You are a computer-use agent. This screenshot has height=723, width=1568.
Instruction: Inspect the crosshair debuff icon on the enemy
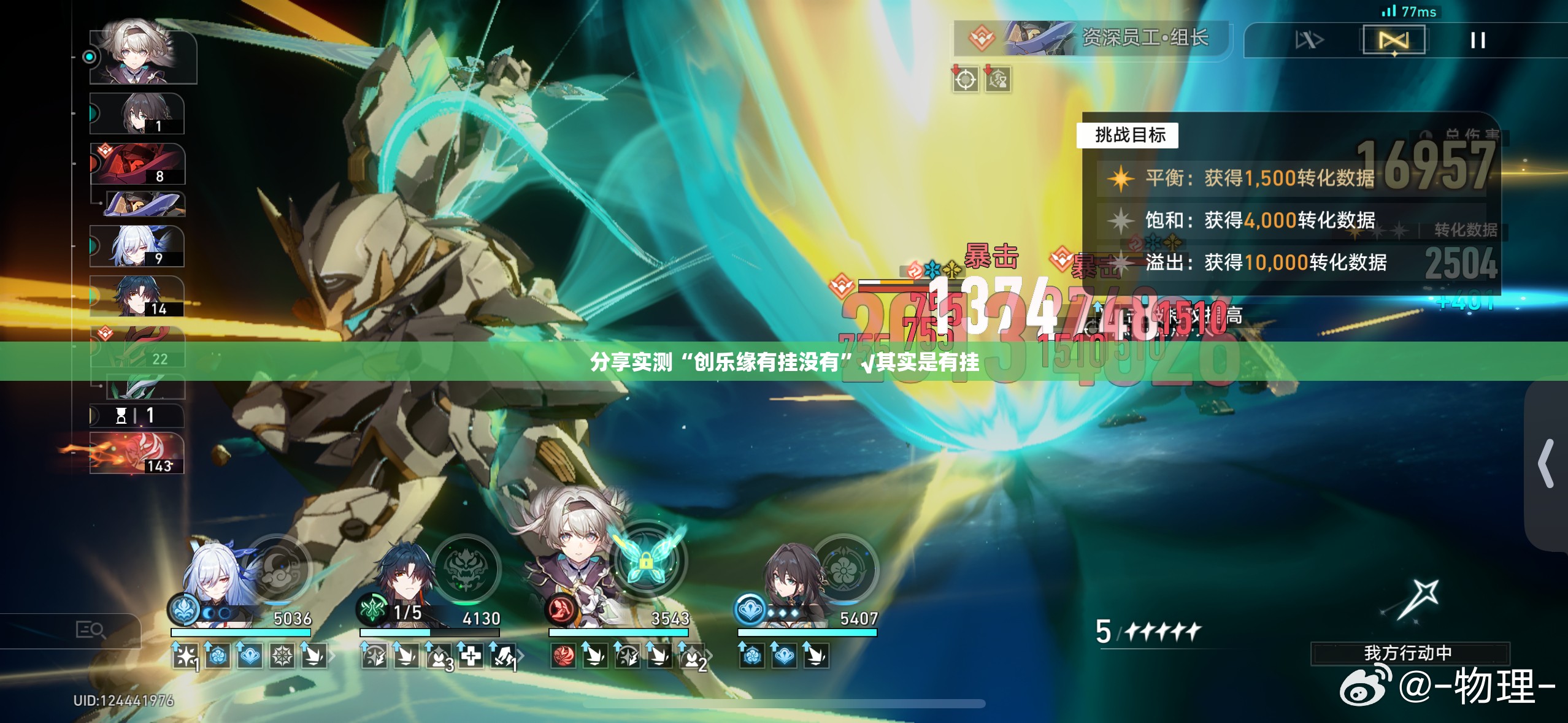[965, 80]
